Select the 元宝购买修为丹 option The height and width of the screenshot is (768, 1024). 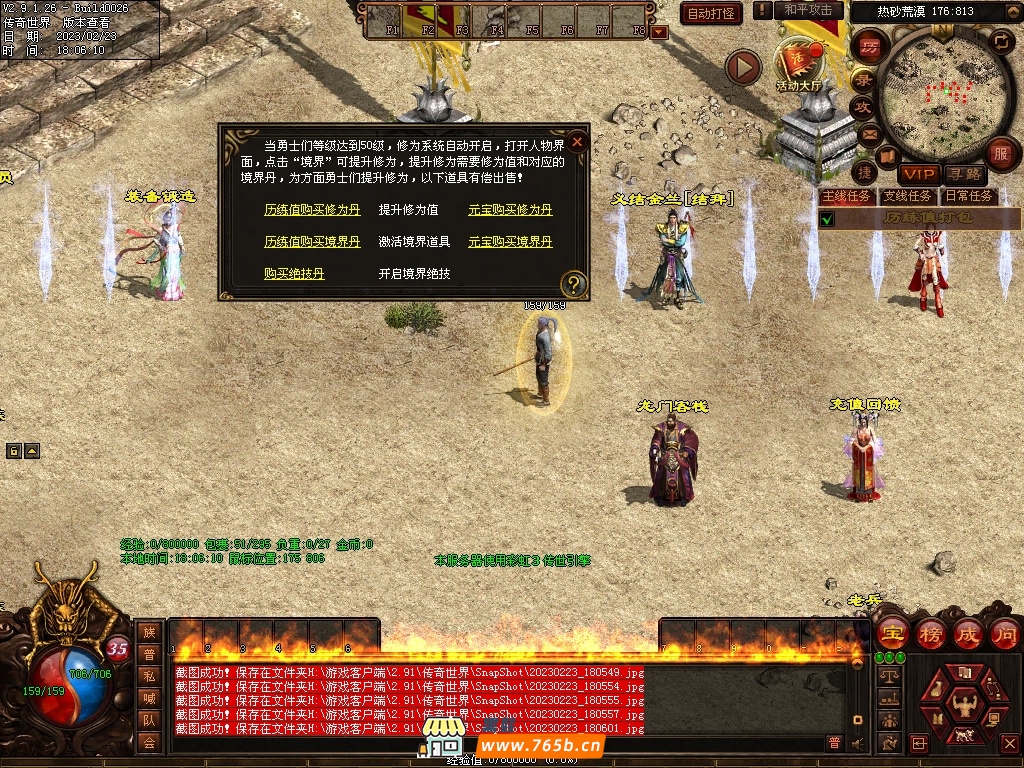coord(510,210)
